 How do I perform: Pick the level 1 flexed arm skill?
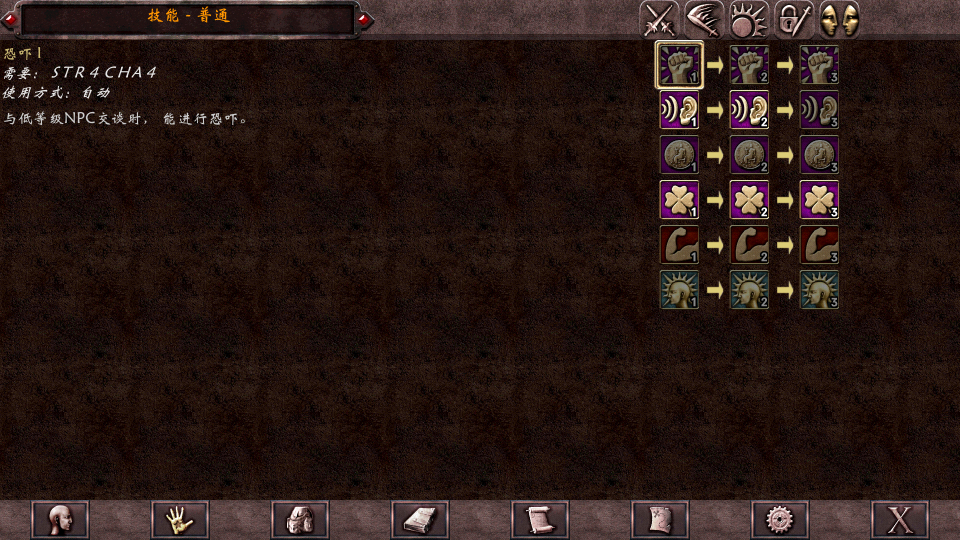point(679,245)
